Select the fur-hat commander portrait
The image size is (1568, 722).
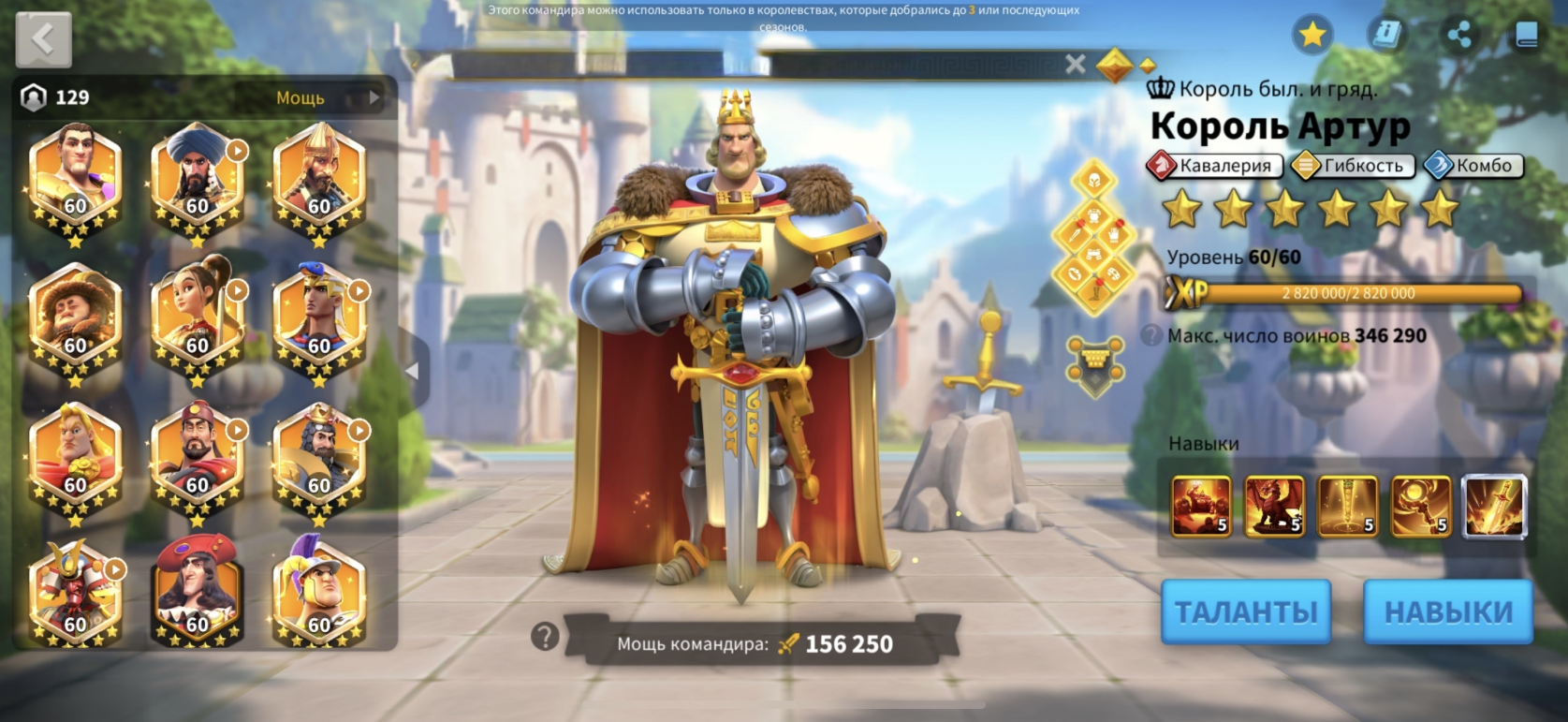(75, 318)
